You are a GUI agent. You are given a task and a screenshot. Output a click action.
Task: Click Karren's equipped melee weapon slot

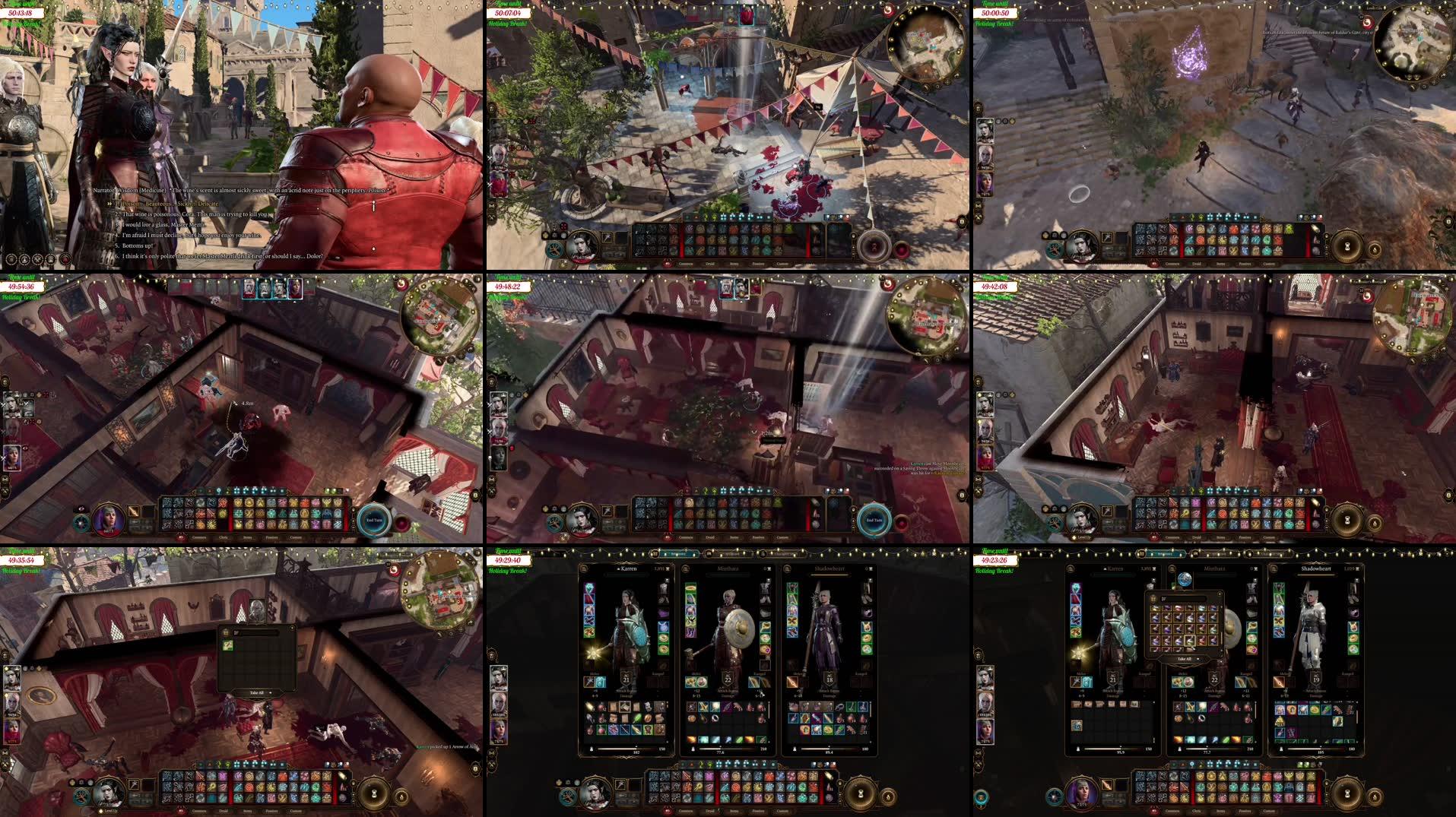coord(590,682)
